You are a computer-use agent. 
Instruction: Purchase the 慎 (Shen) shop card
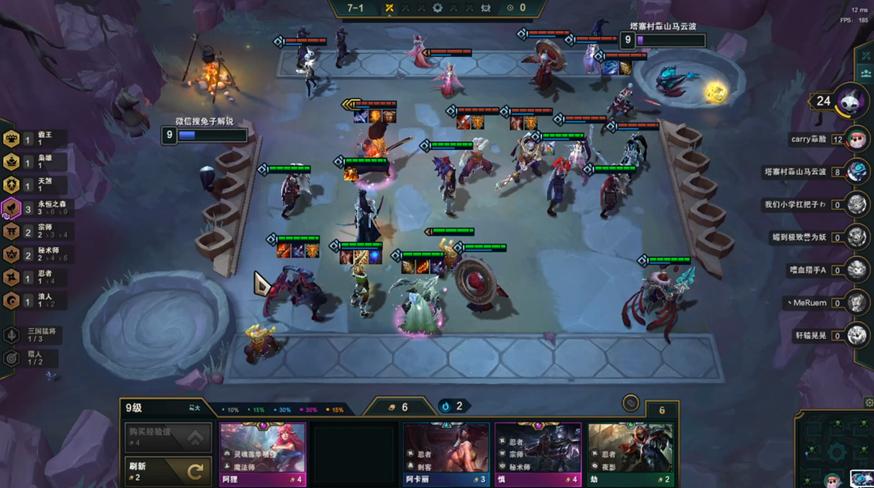click(537, 452)
